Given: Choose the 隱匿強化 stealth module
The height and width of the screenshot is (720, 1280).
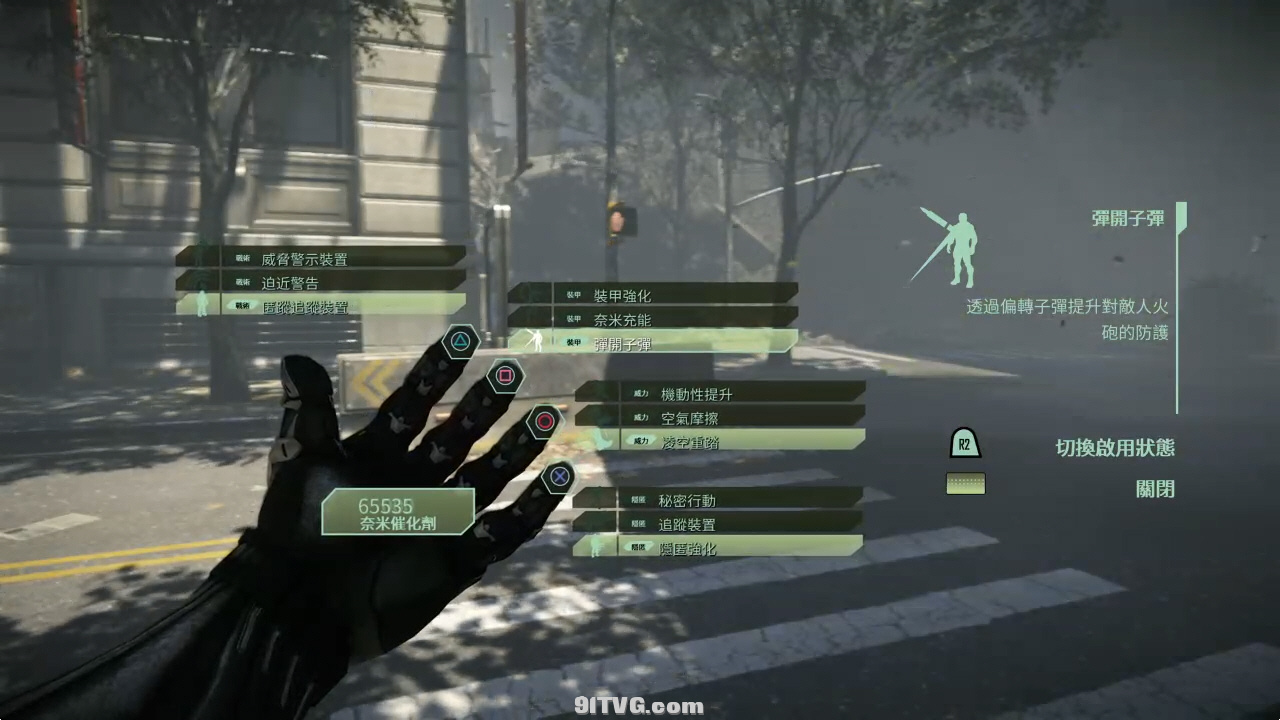Looking at the screenshot, I should coord(718,547).
